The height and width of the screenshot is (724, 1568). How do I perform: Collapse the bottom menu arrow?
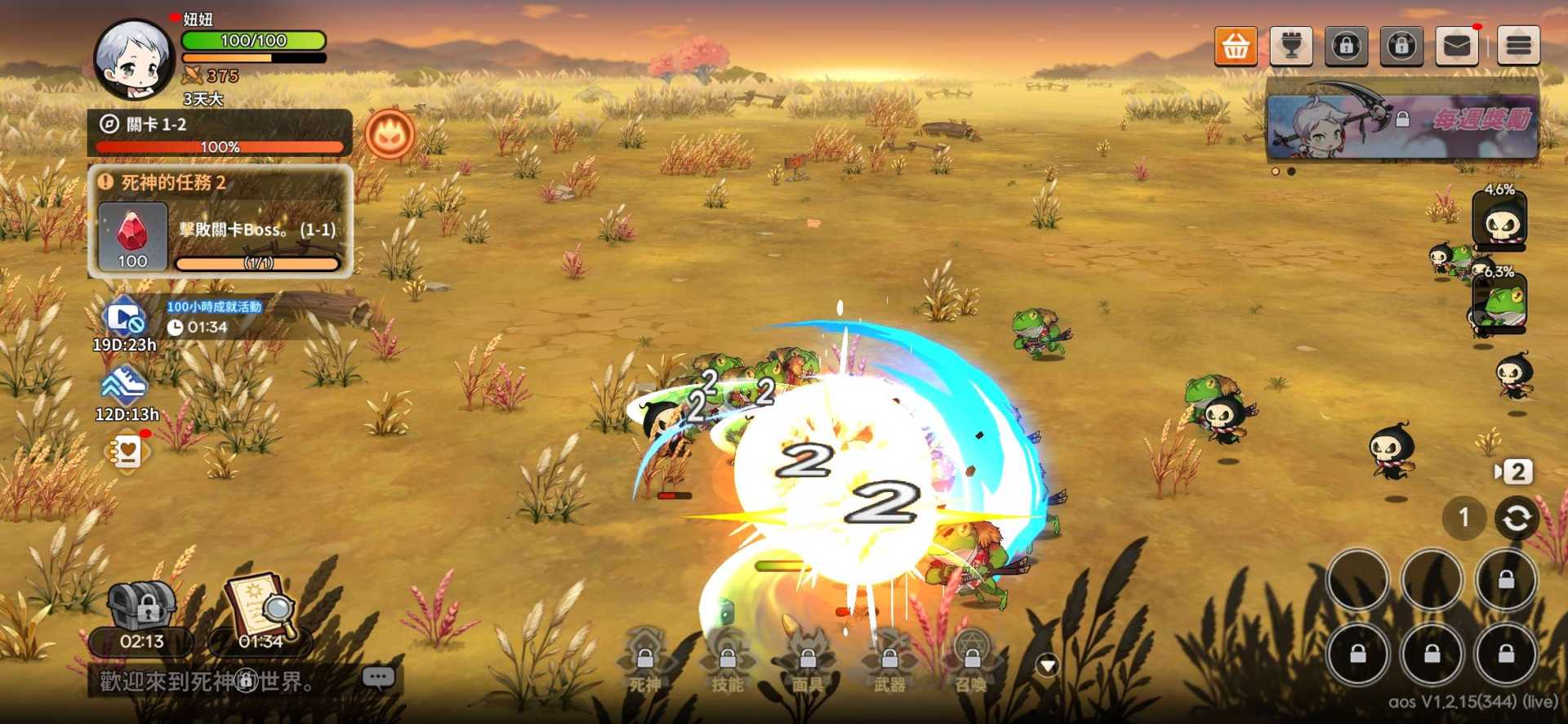coord(1048,665)
